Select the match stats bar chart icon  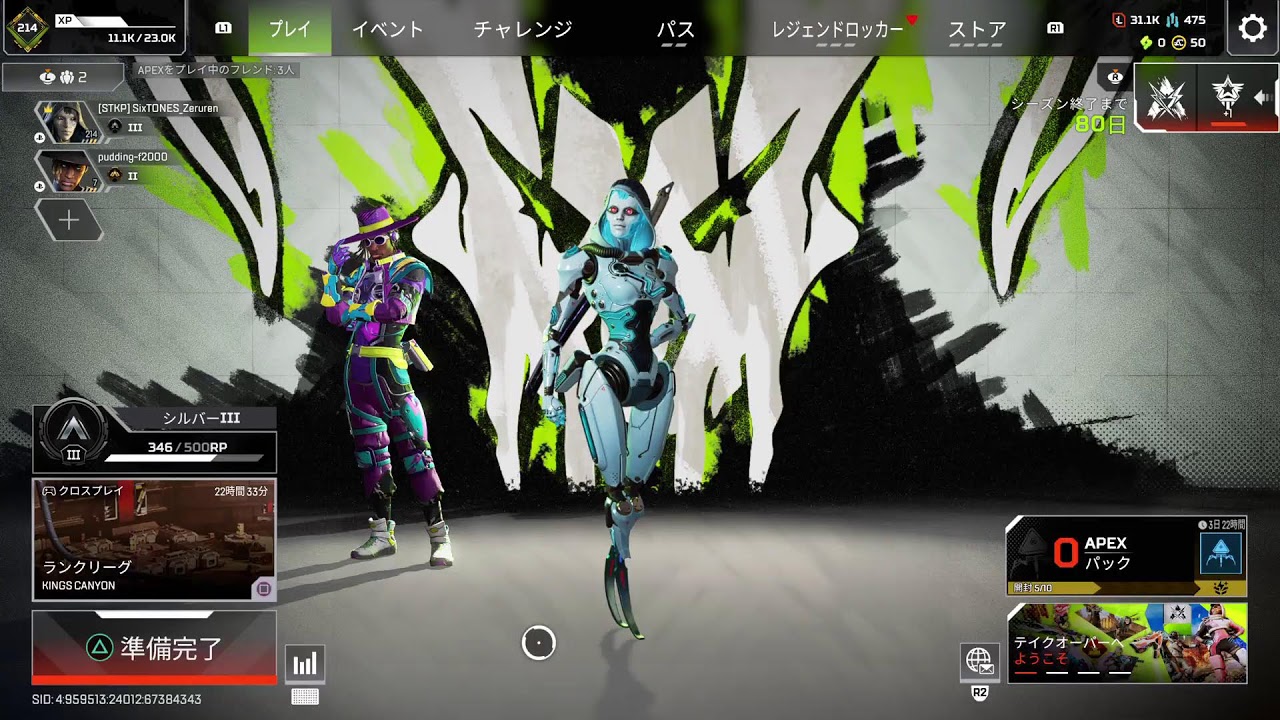tap(304, 661)
